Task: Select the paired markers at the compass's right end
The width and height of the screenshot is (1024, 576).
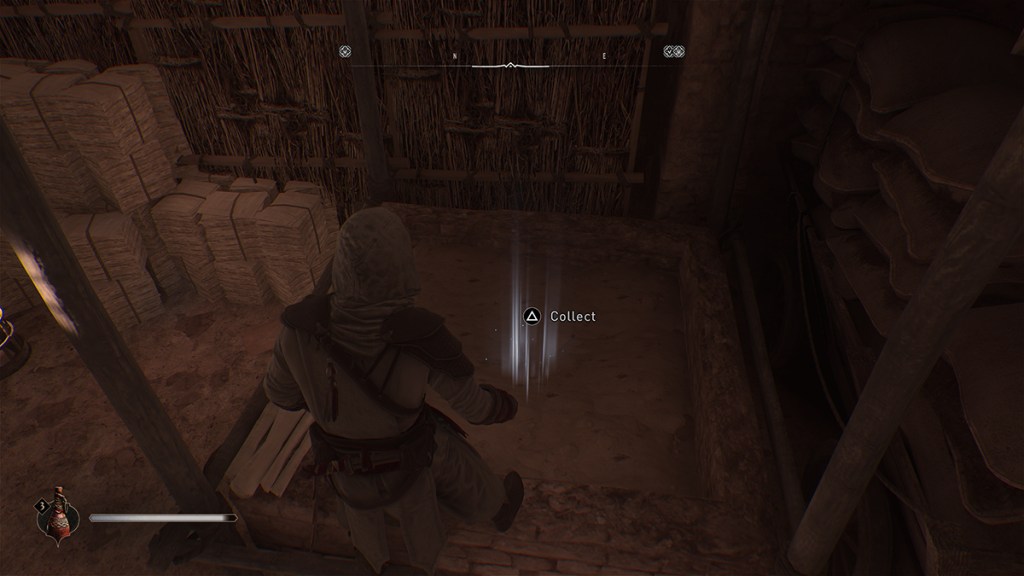Action: click(674, 51)
